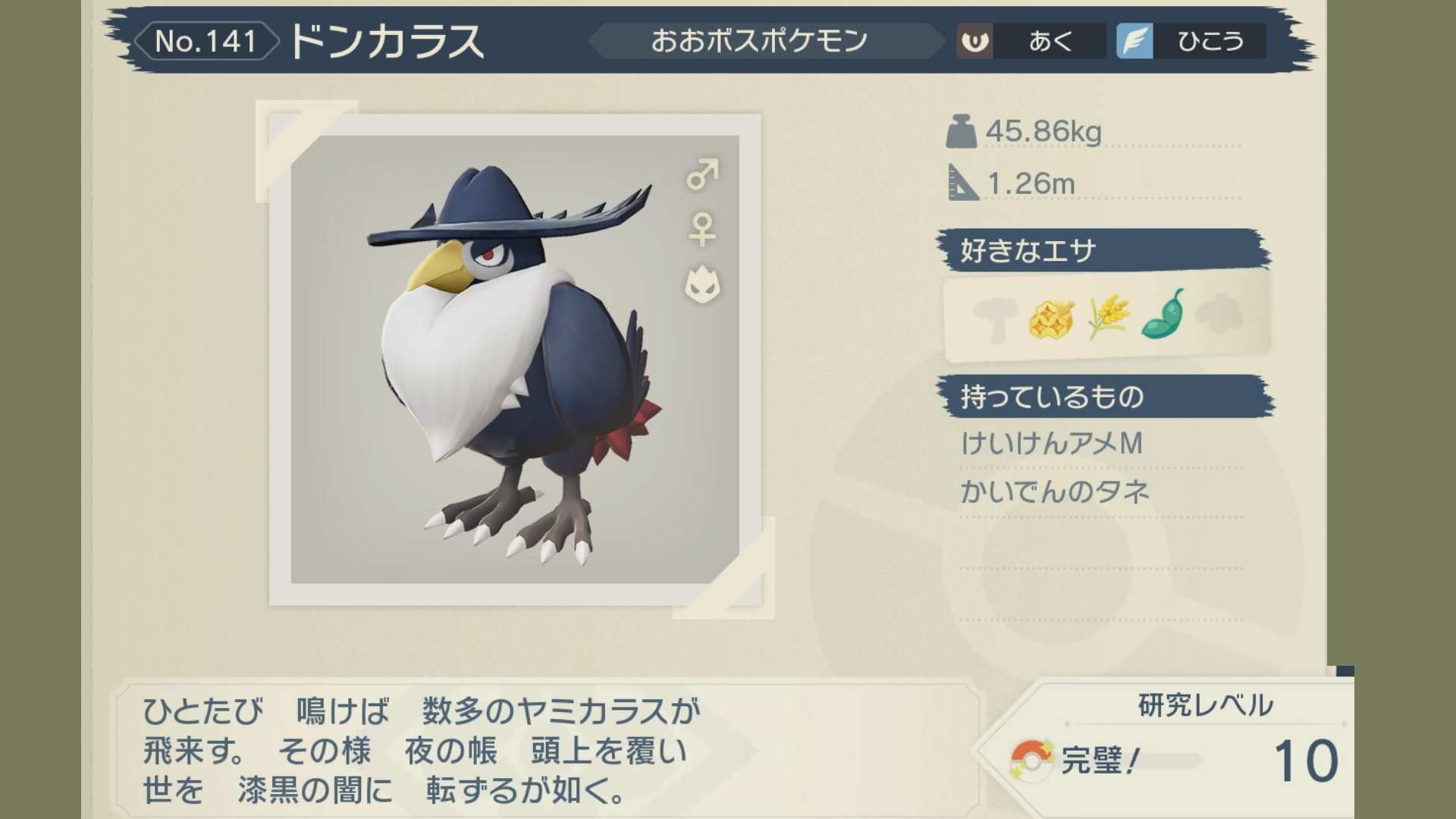
Task: Choose the けいけんアメM held item entry
Action: click(1052, 444)
